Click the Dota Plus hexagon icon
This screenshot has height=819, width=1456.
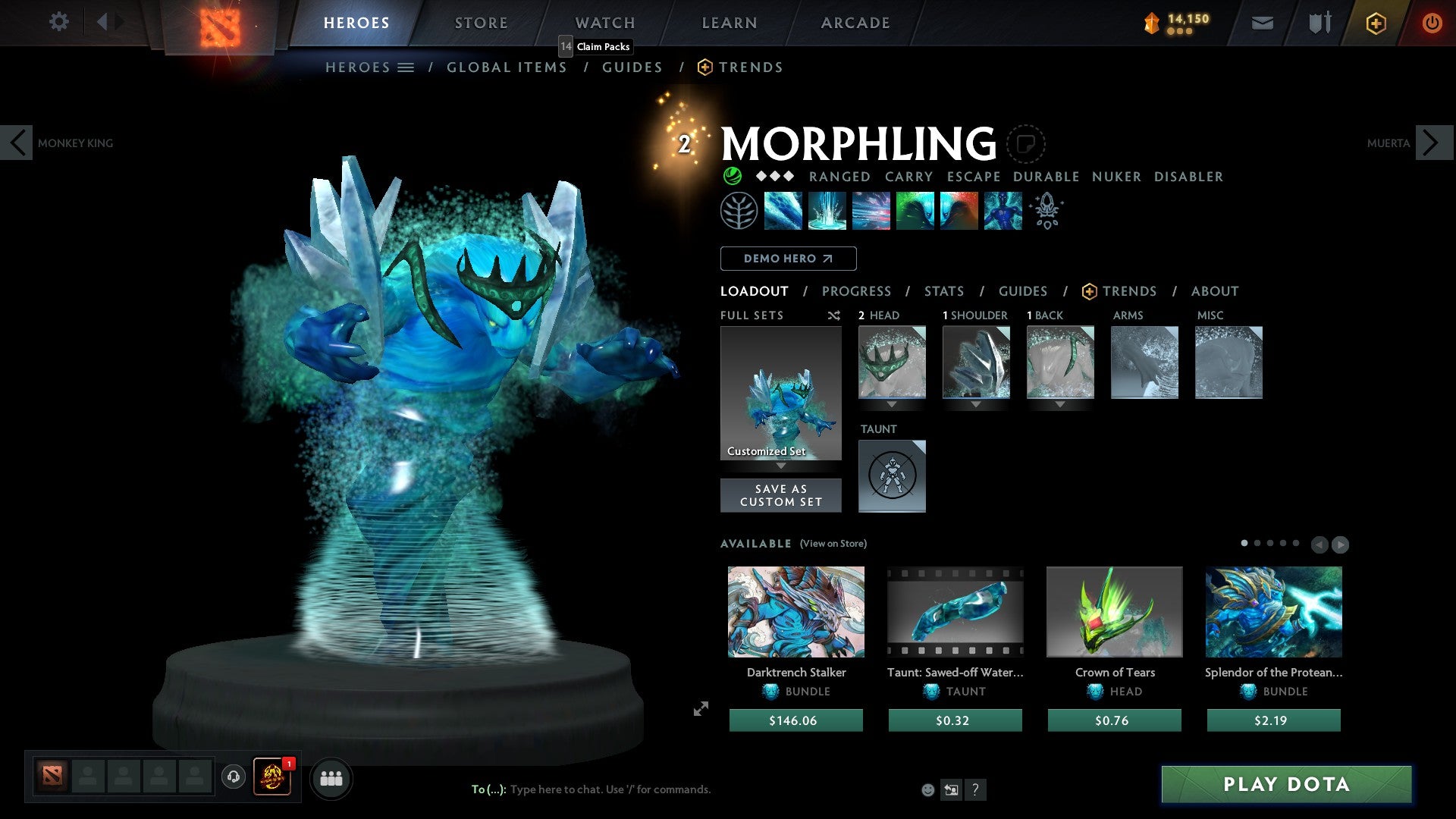pyautogui.click(x=1376, y=23)
